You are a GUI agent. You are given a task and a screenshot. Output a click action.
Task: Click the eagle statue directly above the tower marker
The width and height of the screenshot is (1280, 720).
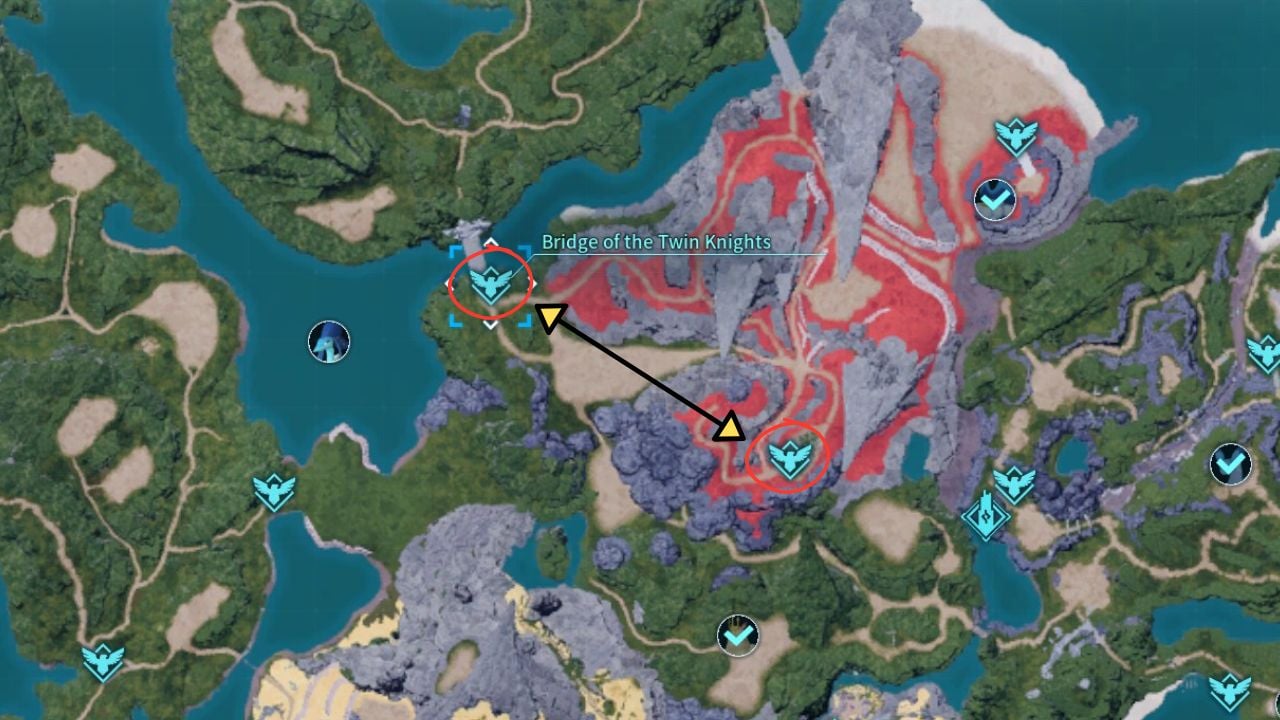[1013, 482]
